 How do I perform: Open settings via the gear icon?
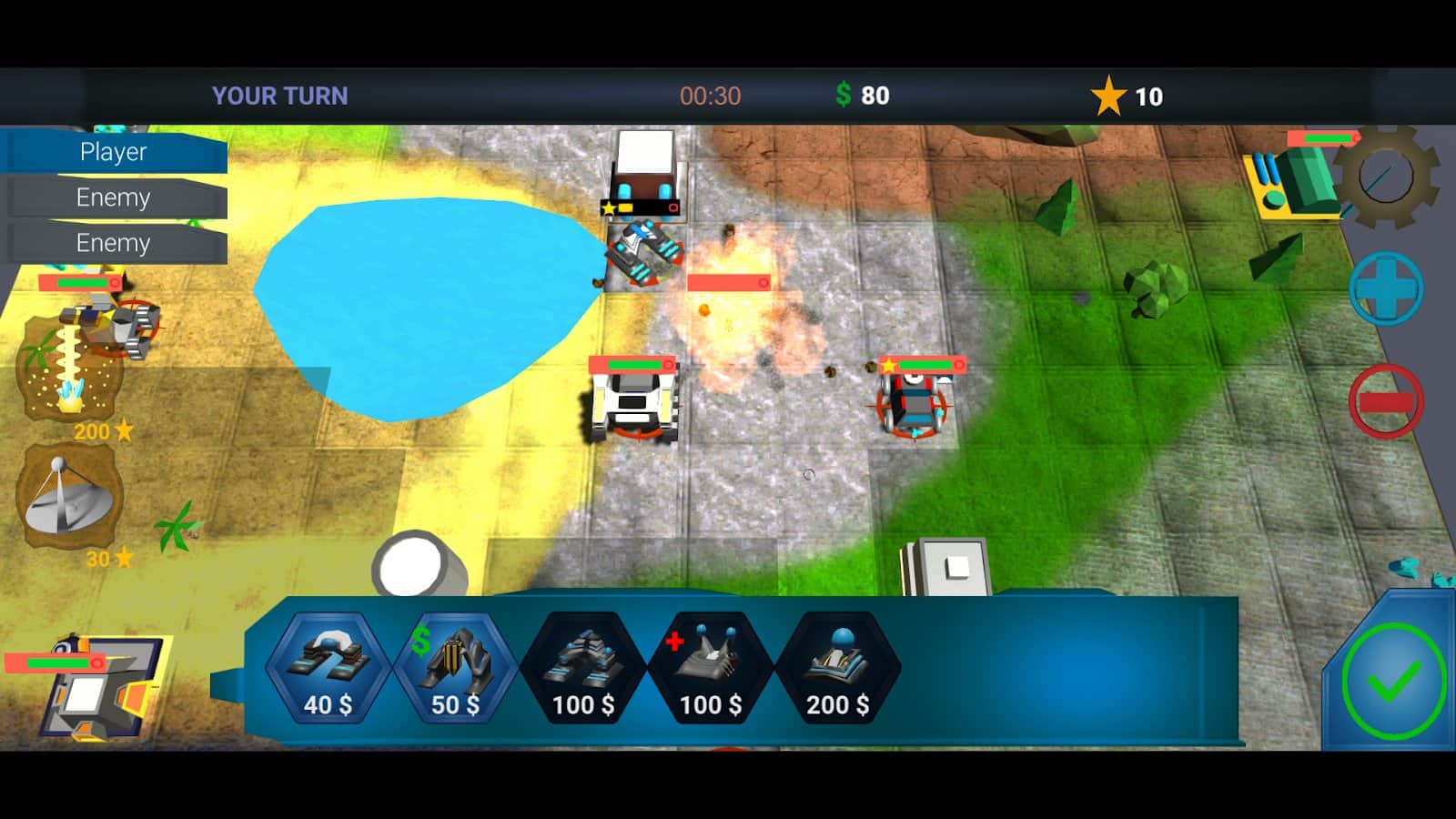click(1386, 177)
